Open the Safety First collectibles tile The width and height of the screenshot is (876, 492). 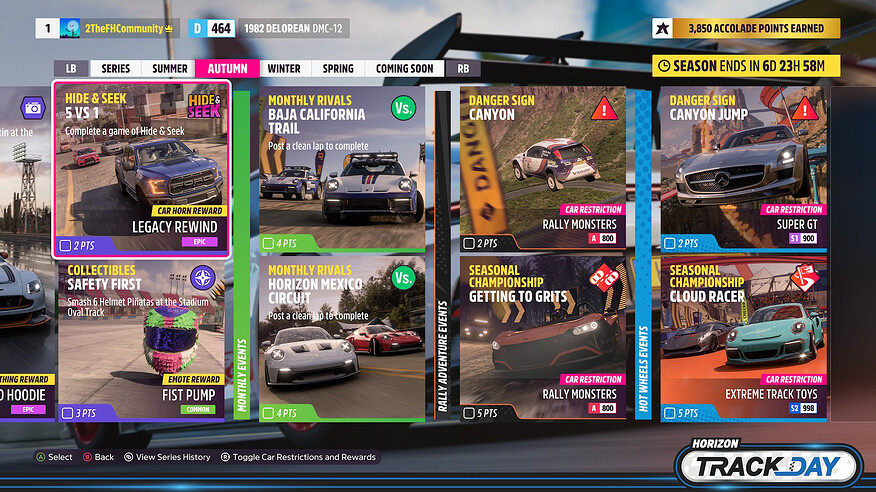click(143, 339)
